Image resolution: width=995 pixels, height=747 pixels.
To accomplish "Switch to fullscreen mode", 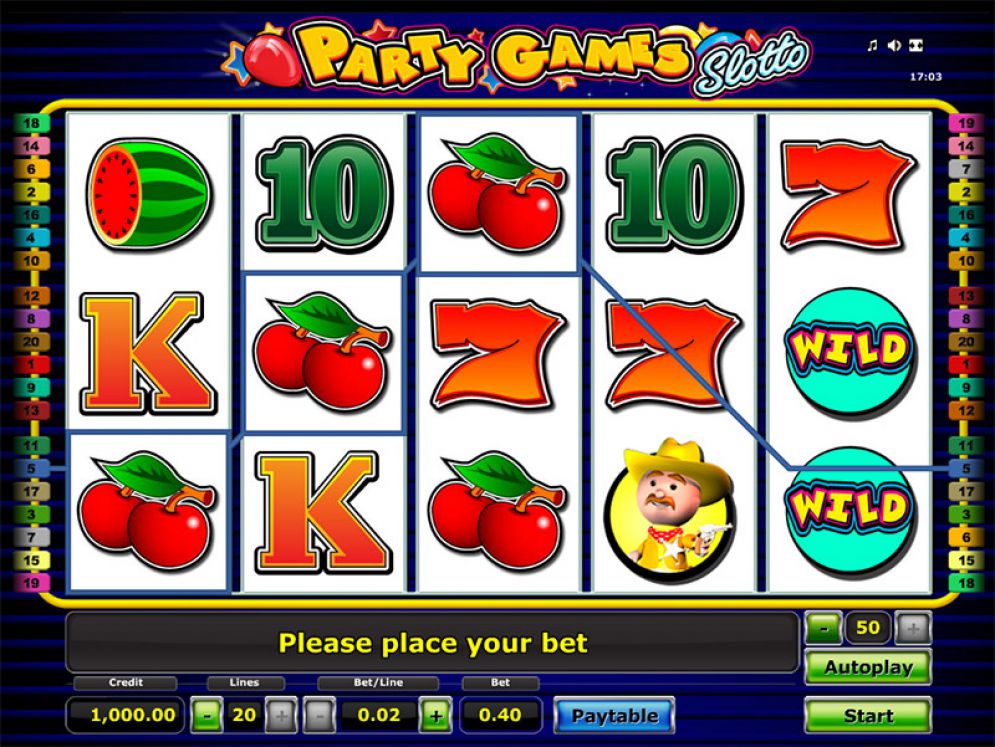I will (915, 45).
